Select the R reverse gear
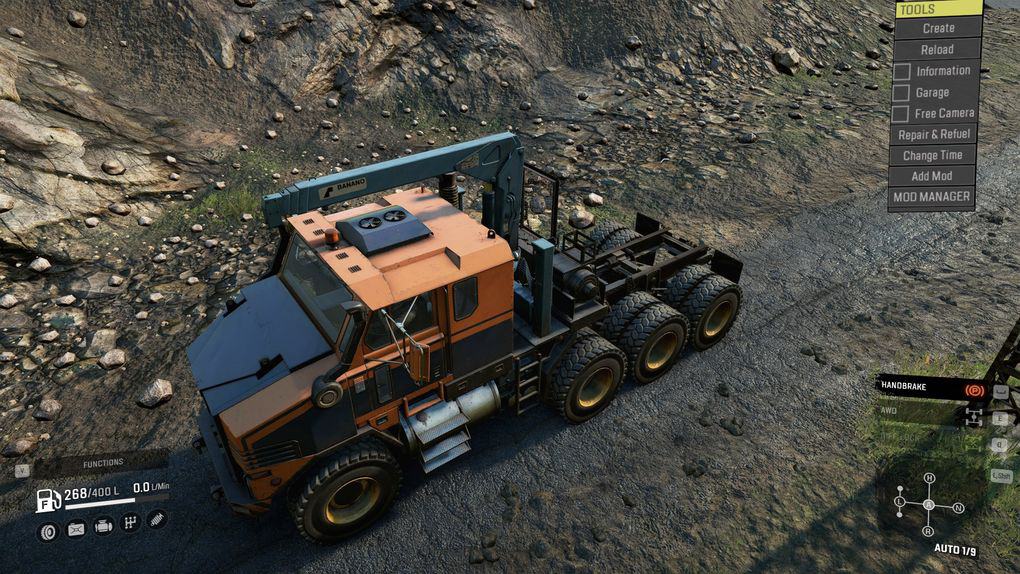Viewport: 1020px width, 574px height. click(x=929, y=531)
